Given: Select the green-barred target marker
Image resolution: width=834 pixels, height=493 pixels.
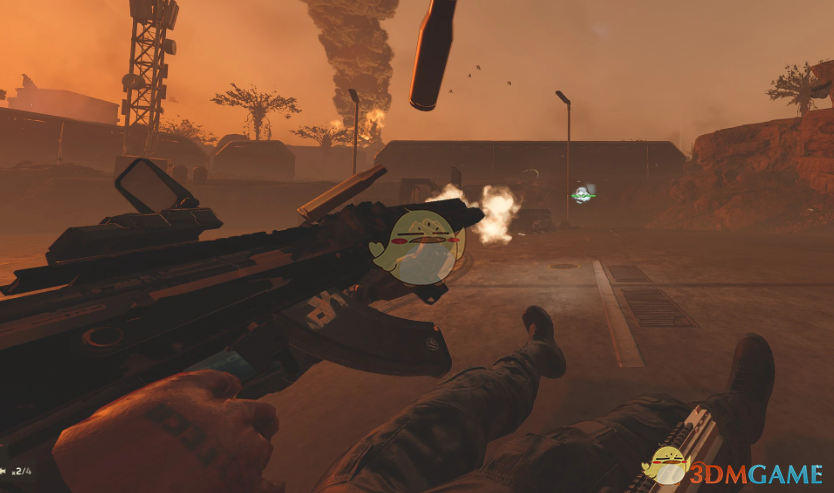Looking at the screenshot, I should coord(582,194).
